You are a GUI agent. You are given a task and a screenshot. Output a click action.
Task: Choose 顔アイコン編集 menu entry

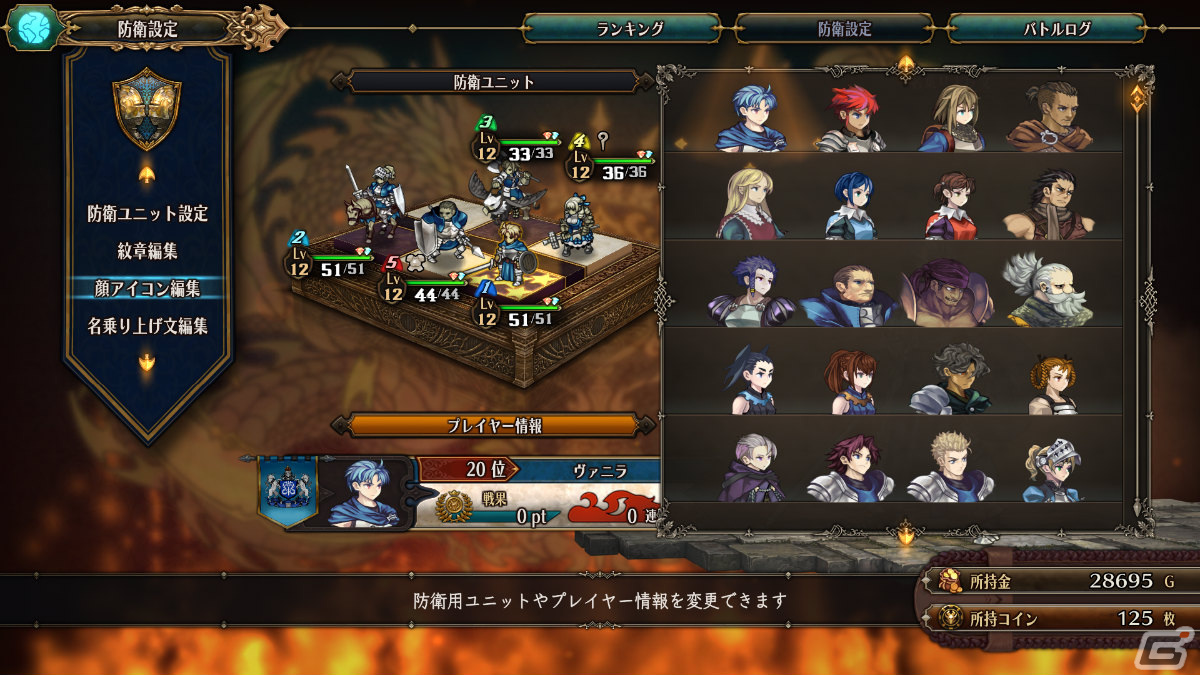click(x=147, y=288)
